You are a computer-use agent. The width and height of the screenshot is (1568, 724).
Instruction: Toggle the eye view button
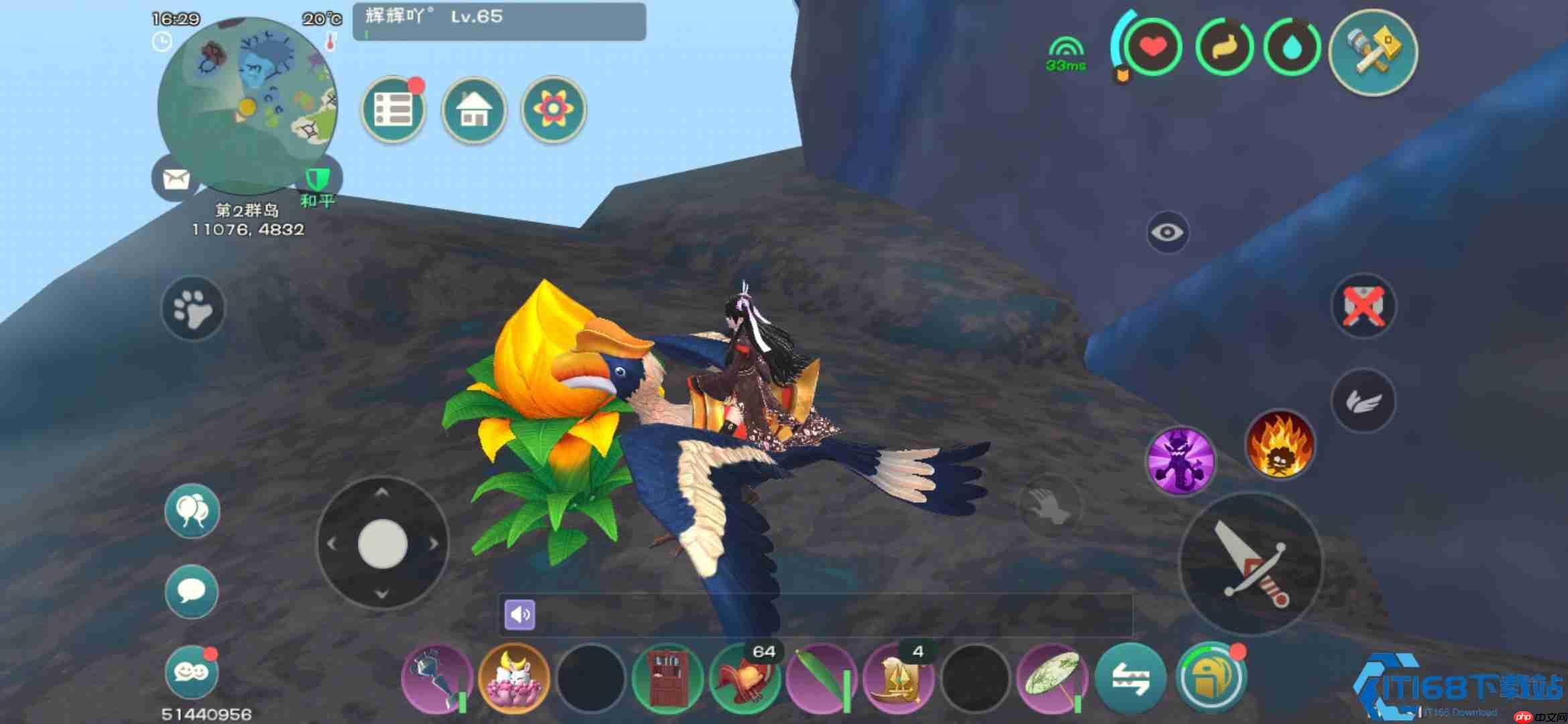1167,233
